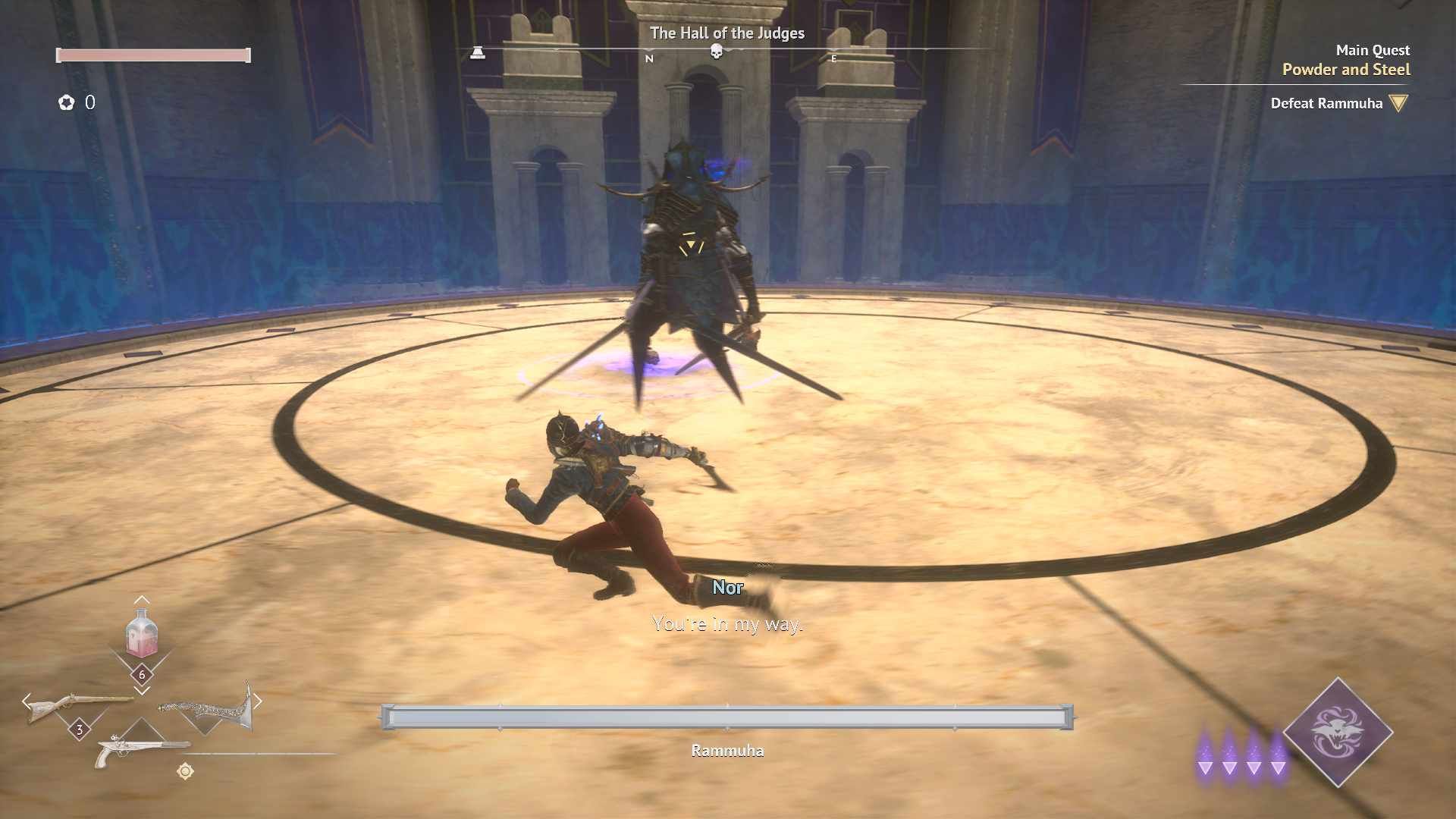The image size is (1456, 819).
Task: Click the Rammuha boss name label
Action: coord(727,751)
